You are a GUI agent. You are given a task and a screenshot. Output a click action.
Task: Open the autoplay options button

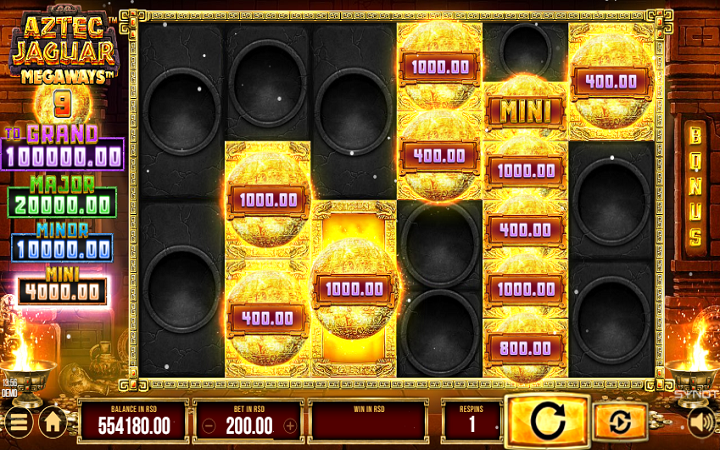coord(620,422)
